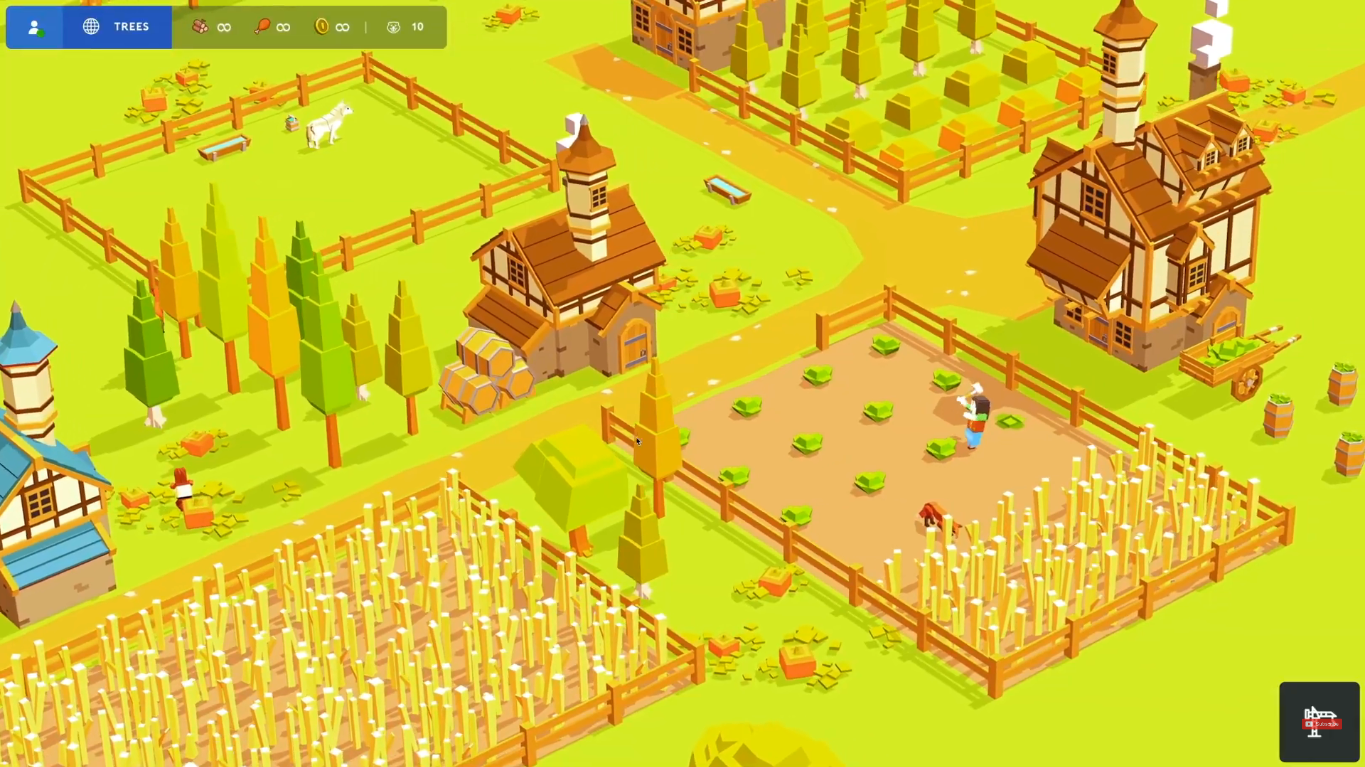Viewport: 1365px width, 767px height.
Task: Select the blue resource bar section
Action: [x=89, y=27]
